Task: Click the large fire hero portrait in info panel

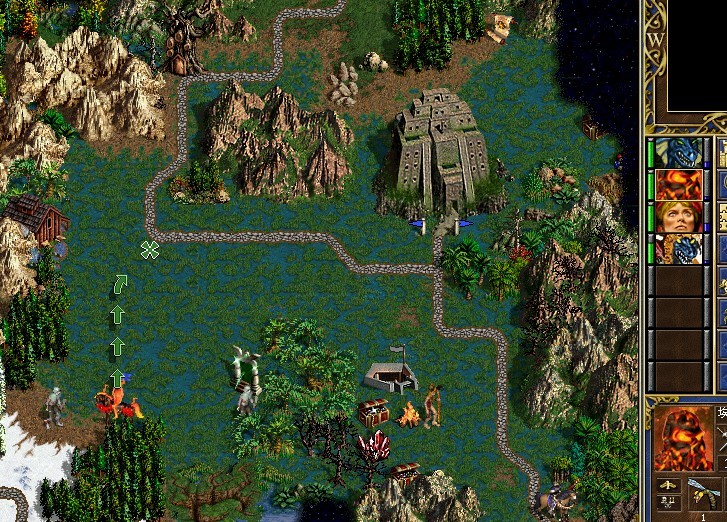Action: point(680,439)
